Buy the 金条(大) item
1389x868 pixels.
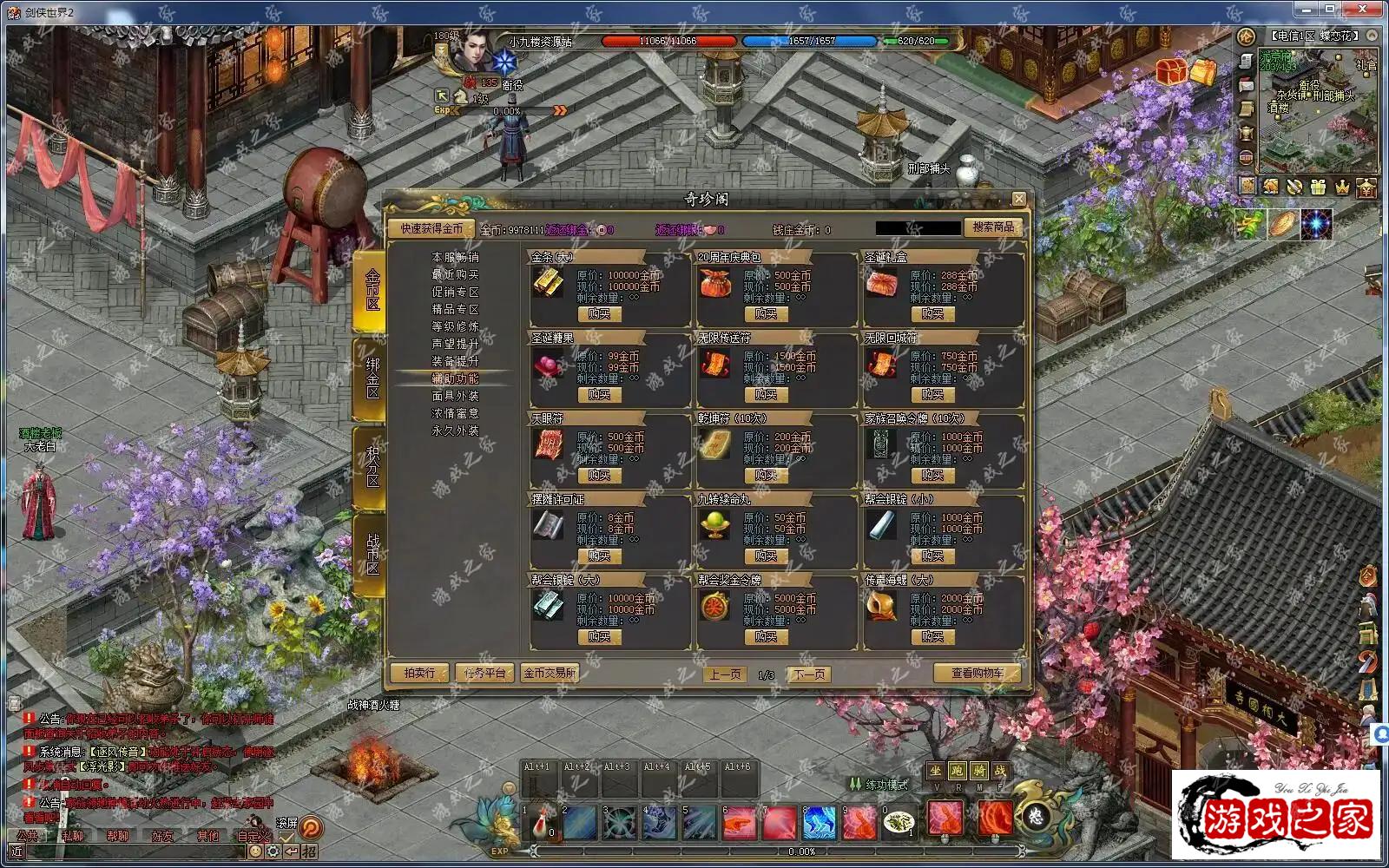599,314
